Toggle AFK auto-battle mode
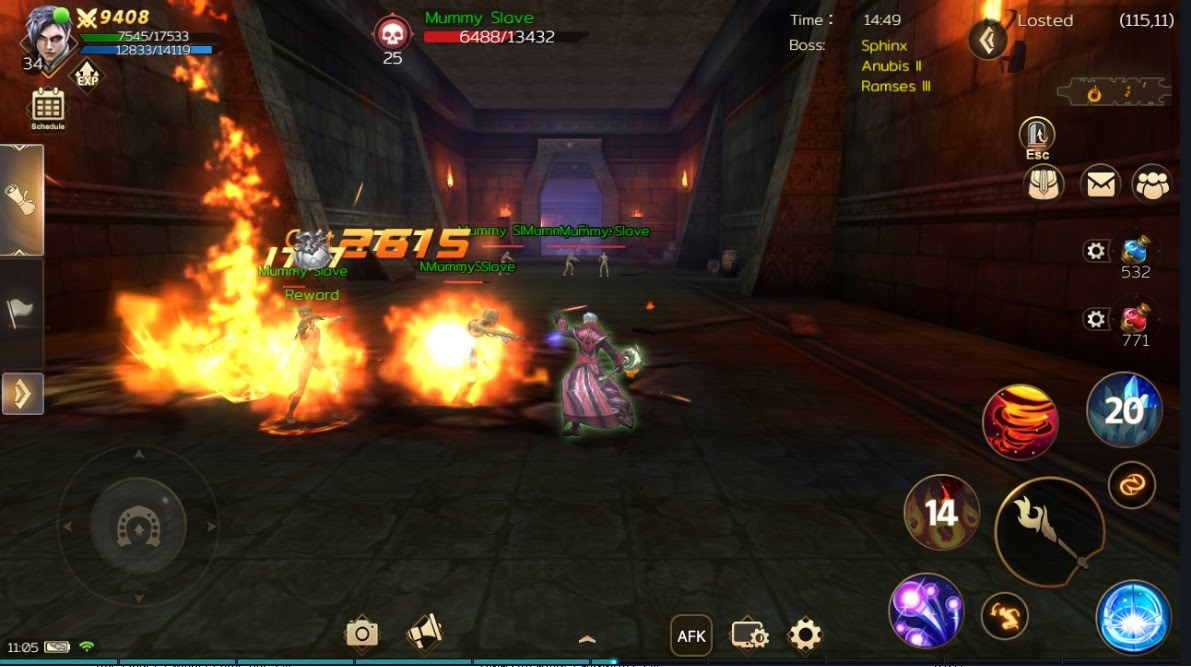 click(x=691, y=635)
